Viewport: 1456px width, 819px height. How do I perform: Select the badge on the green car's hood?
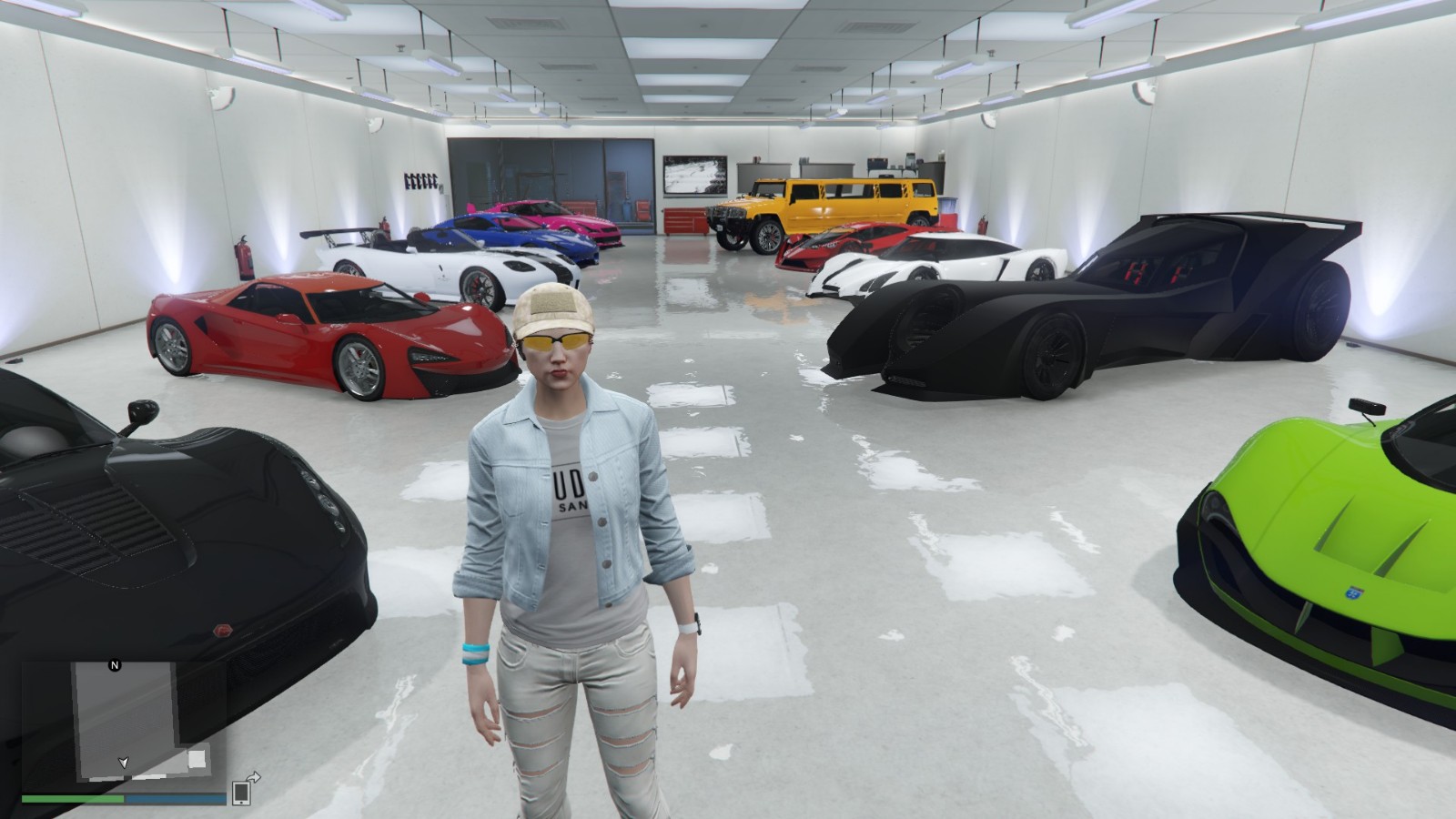tap(1352, 592)
